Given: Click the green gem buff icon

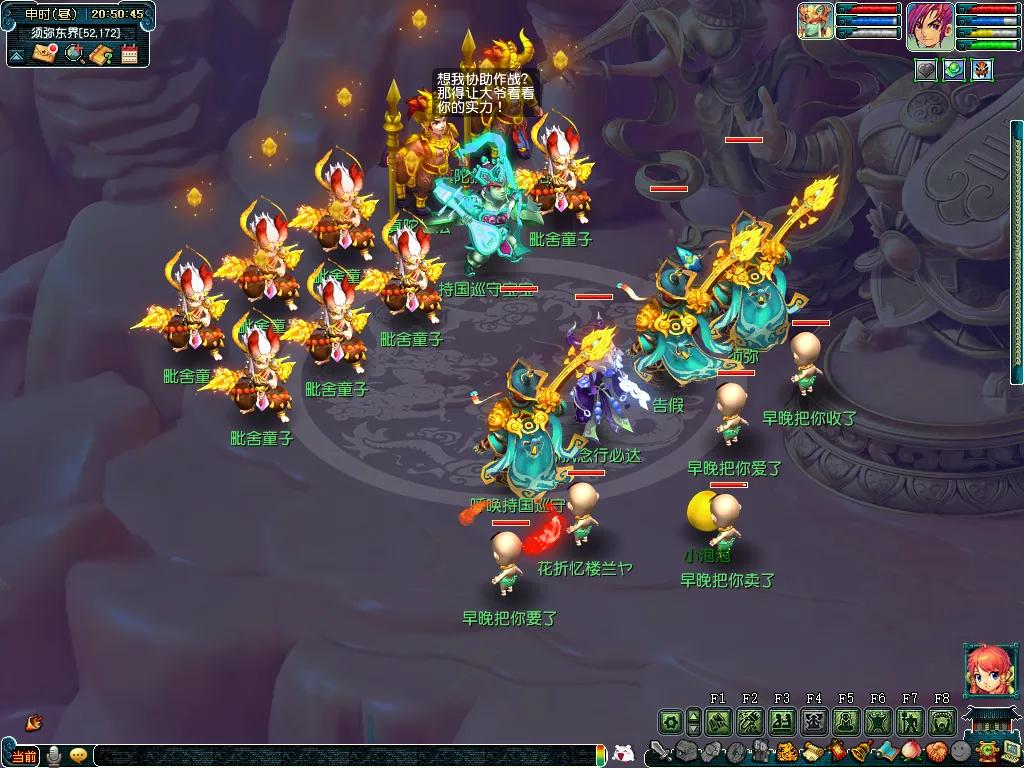Looking at the screenshot, I should 954,69.
